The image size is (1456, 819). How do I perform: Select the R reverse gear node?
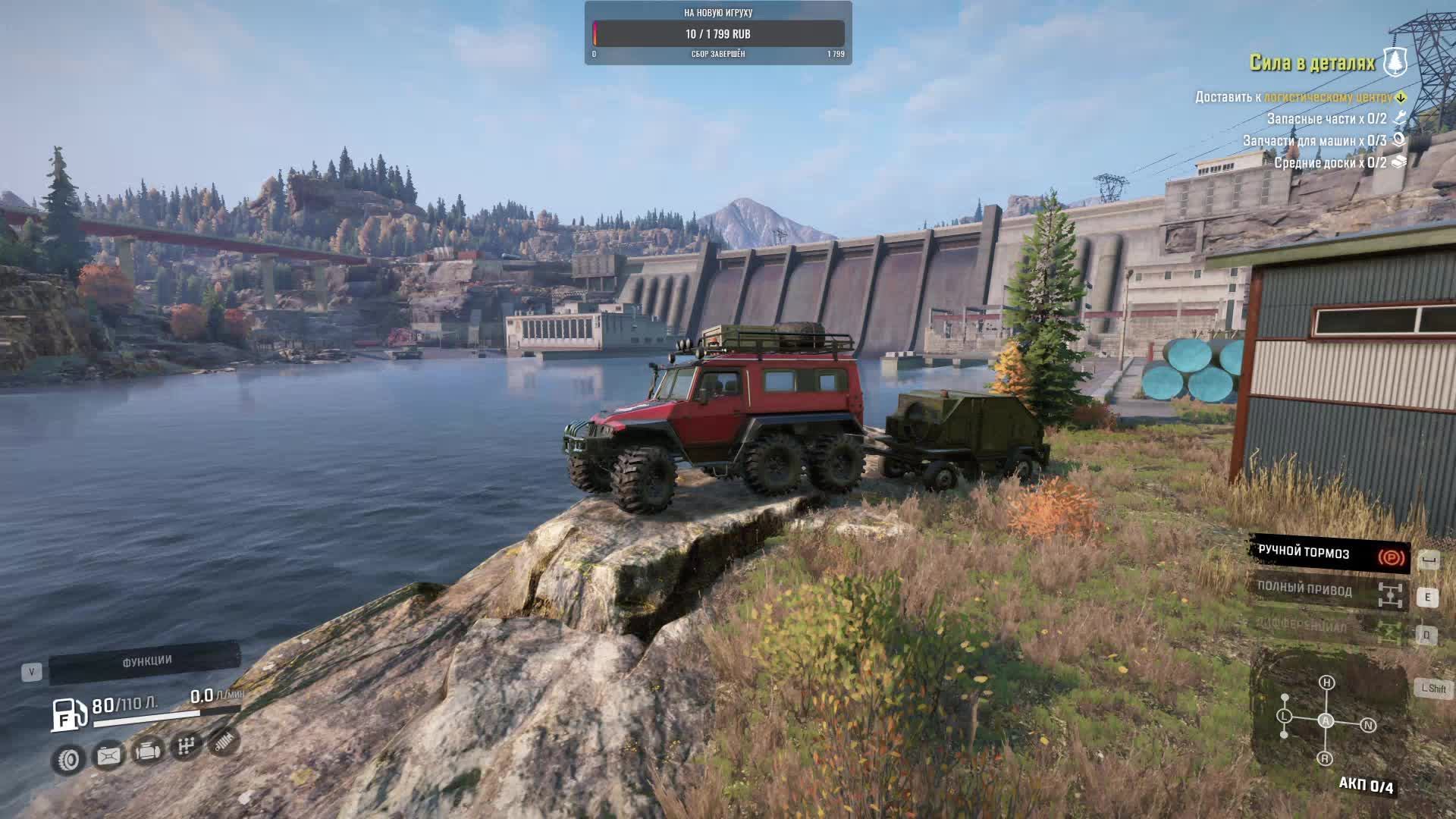click(x=1325, y=758)
